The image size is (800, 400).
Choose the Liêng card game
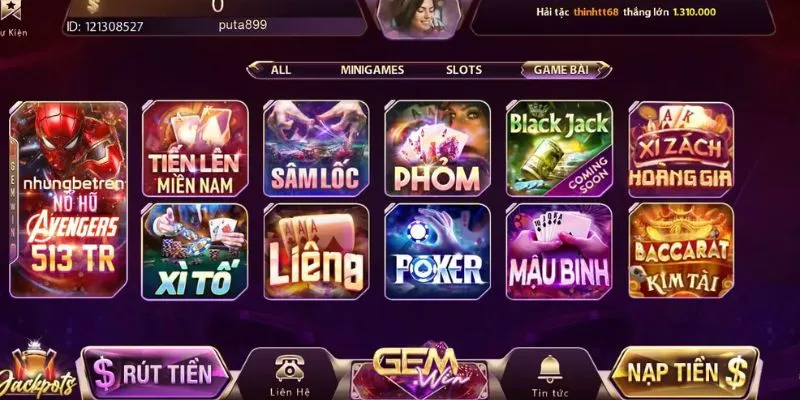[x=316, y=251]
